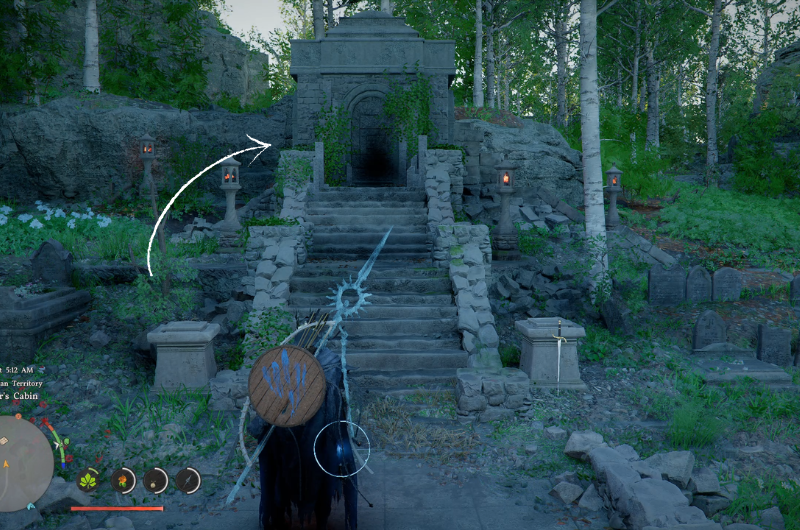Choose the small round bomb slot
The width and height of the screenshot is (800, 530).
[156, 480]
